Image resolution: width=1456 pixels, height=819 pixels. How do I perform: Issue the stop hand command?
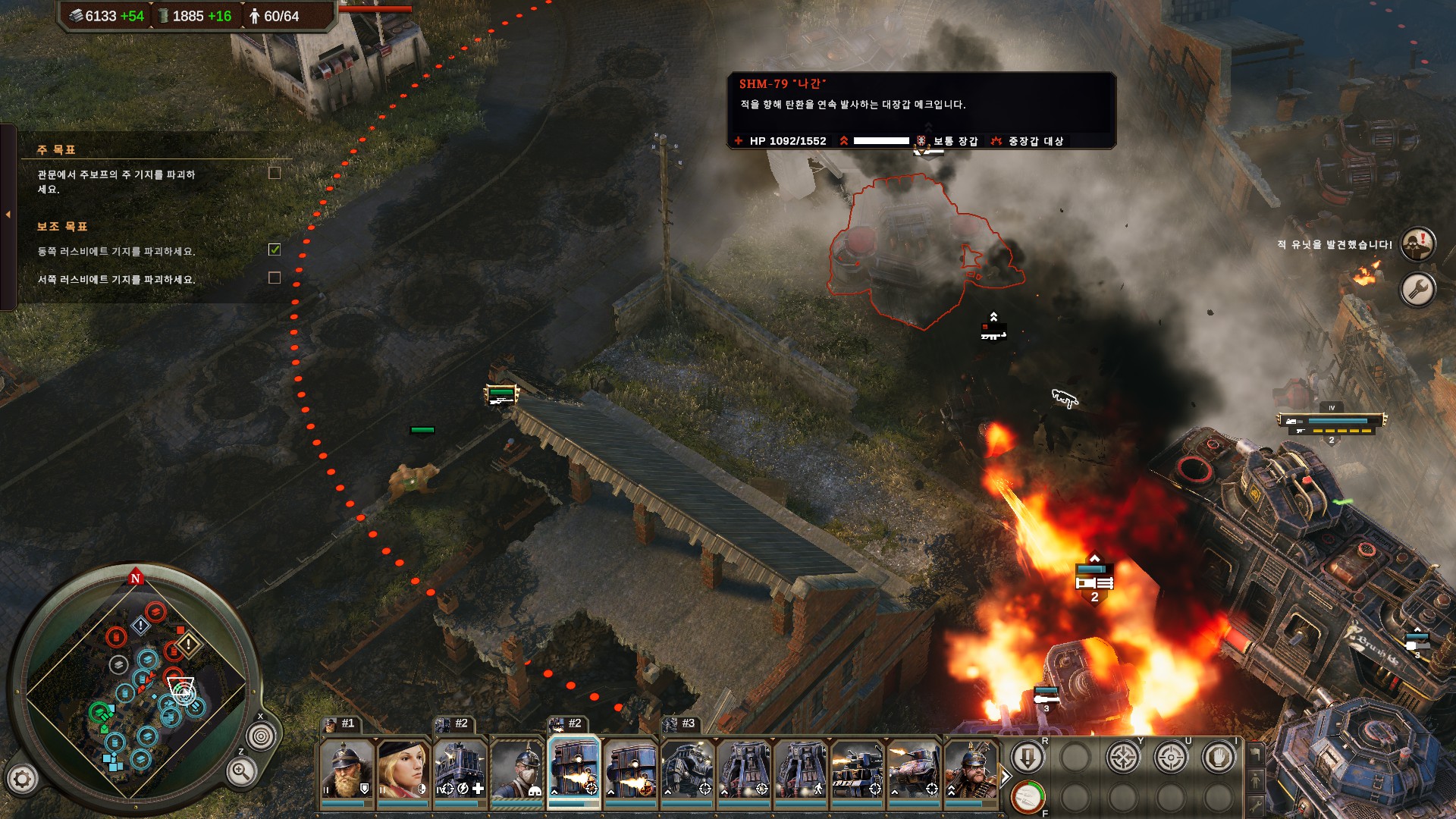point(1219,757)
